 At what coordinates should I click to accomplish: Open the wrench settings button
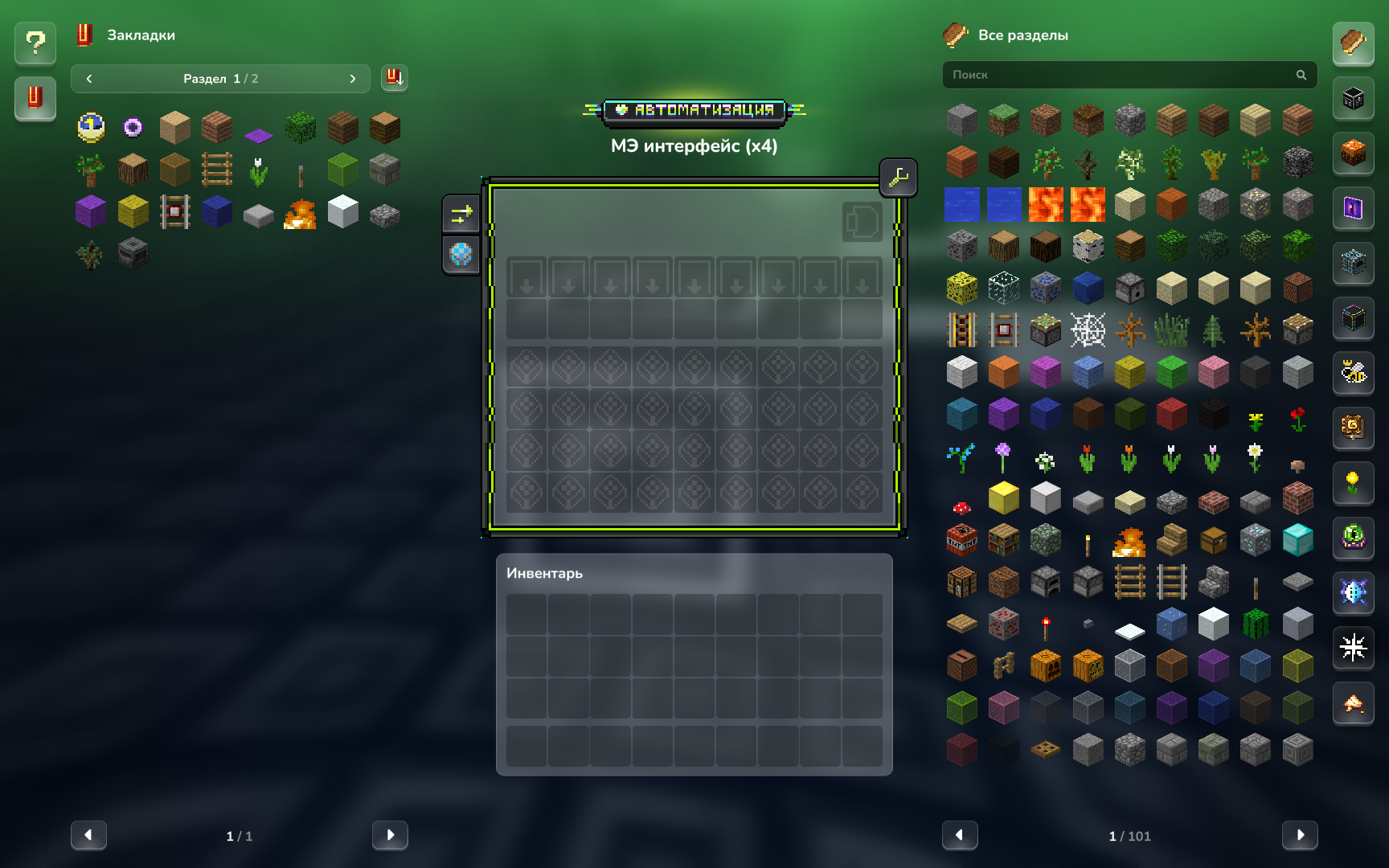click(x=898, y=178)
